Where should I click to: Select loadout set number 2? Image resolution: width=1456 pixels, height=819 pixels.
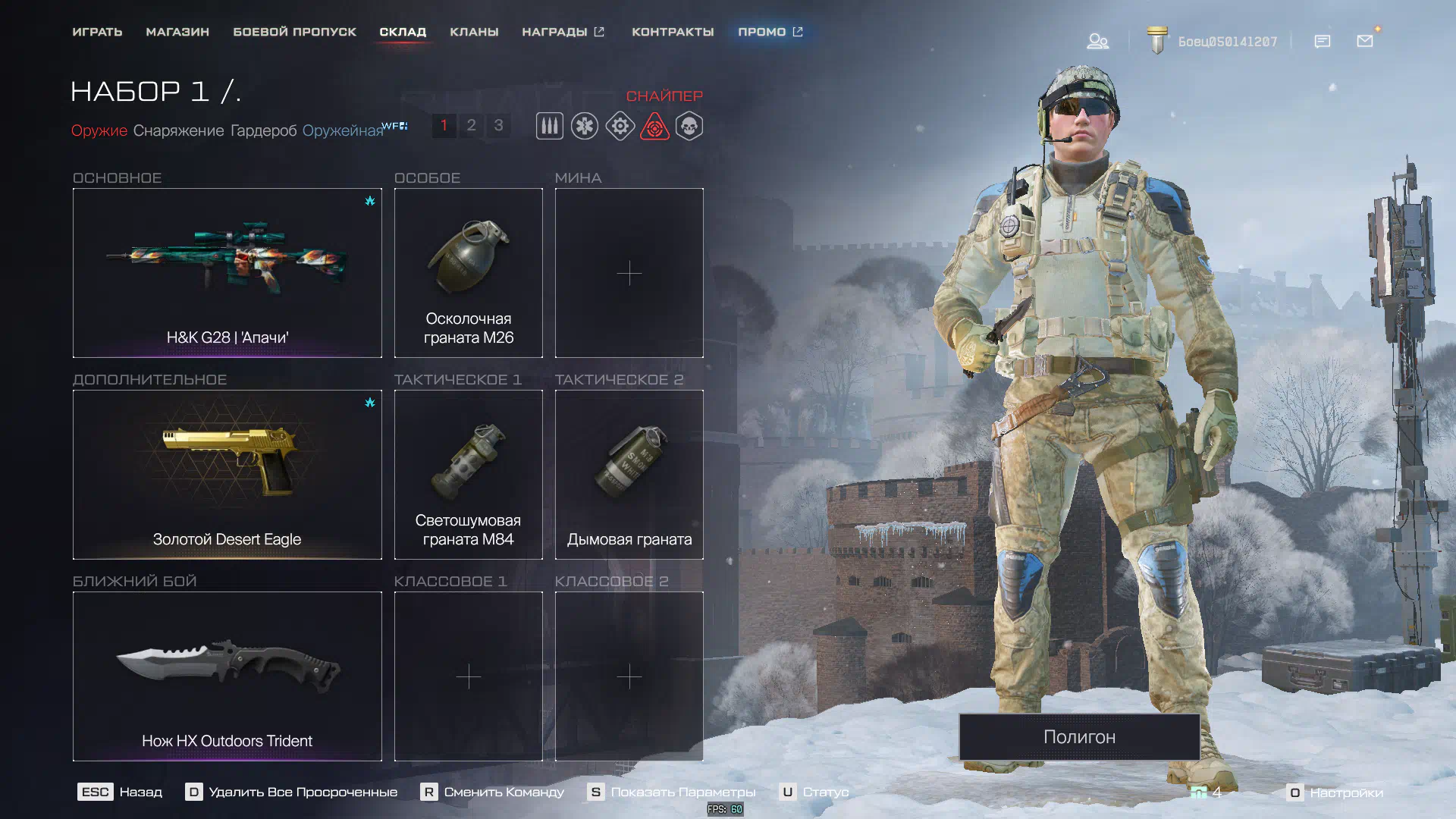coord(471,125)
